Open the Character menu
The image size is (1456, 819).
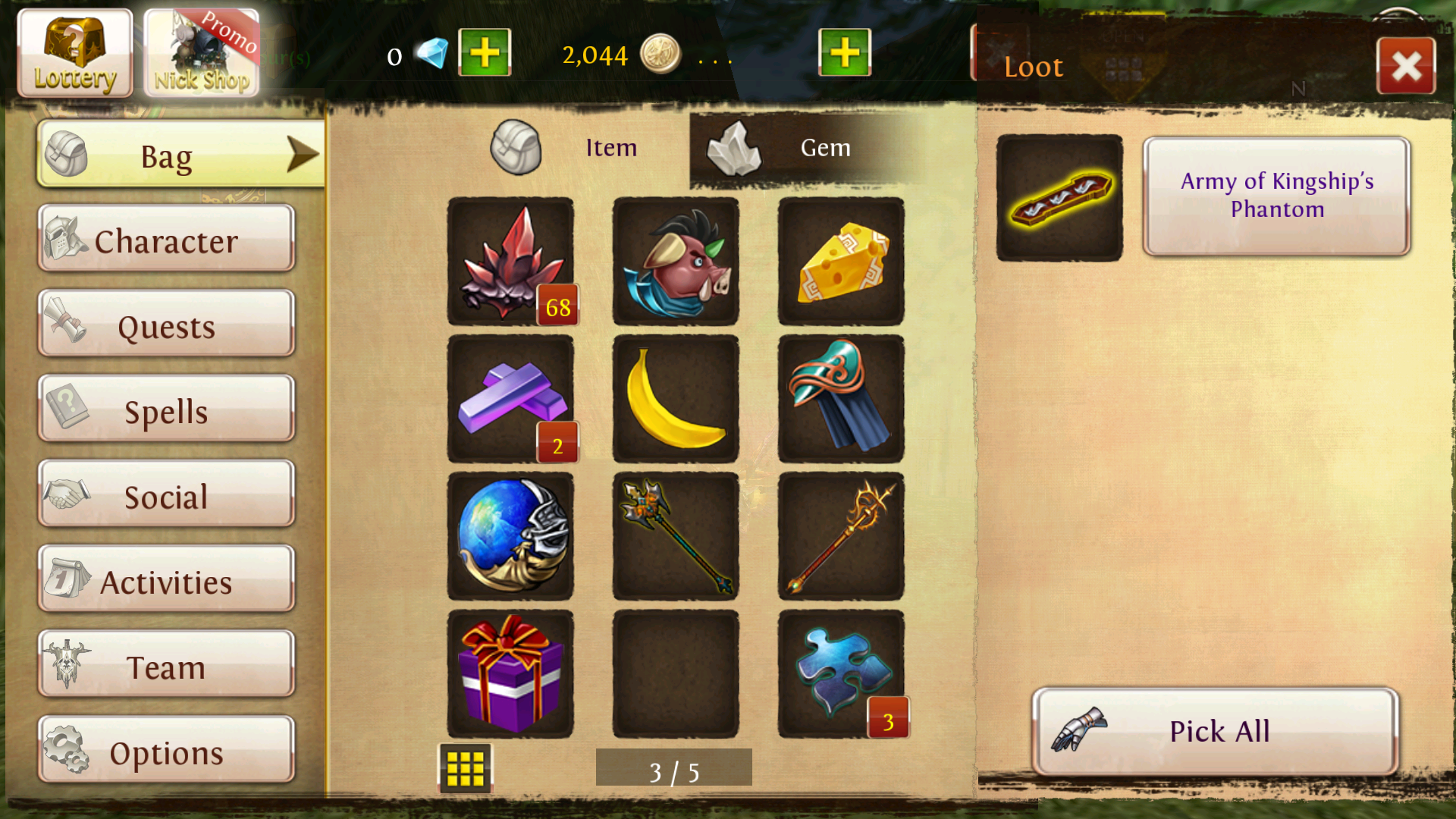coord(166,240)
